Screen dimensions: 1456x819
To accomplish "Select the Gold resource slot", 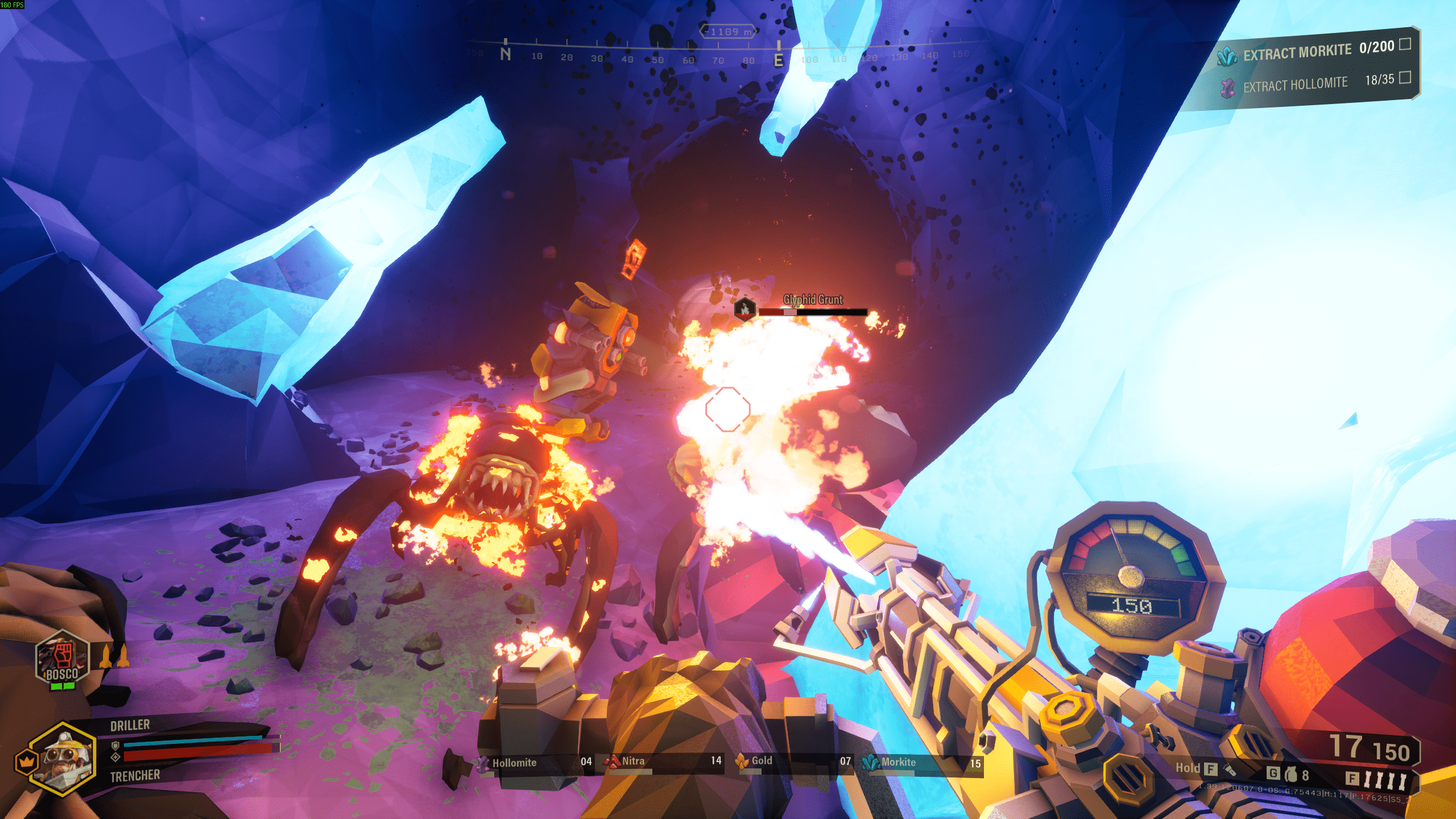I will [794, 762].
